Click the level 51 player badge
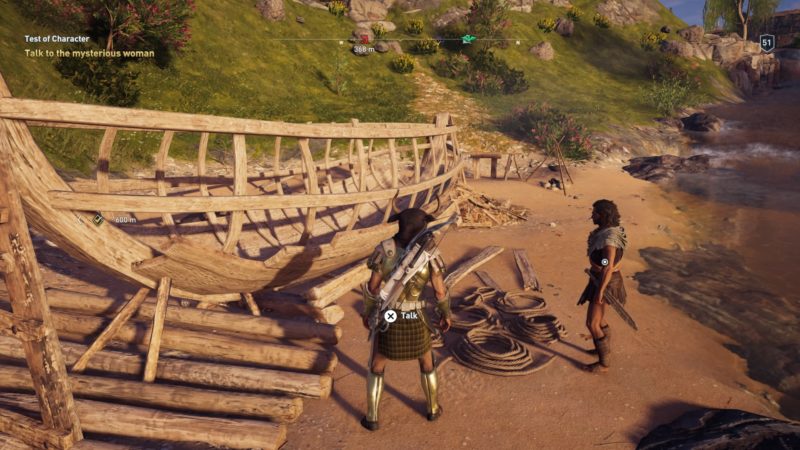The width and height of the screenshot is (800, 450). coord(767,42)
